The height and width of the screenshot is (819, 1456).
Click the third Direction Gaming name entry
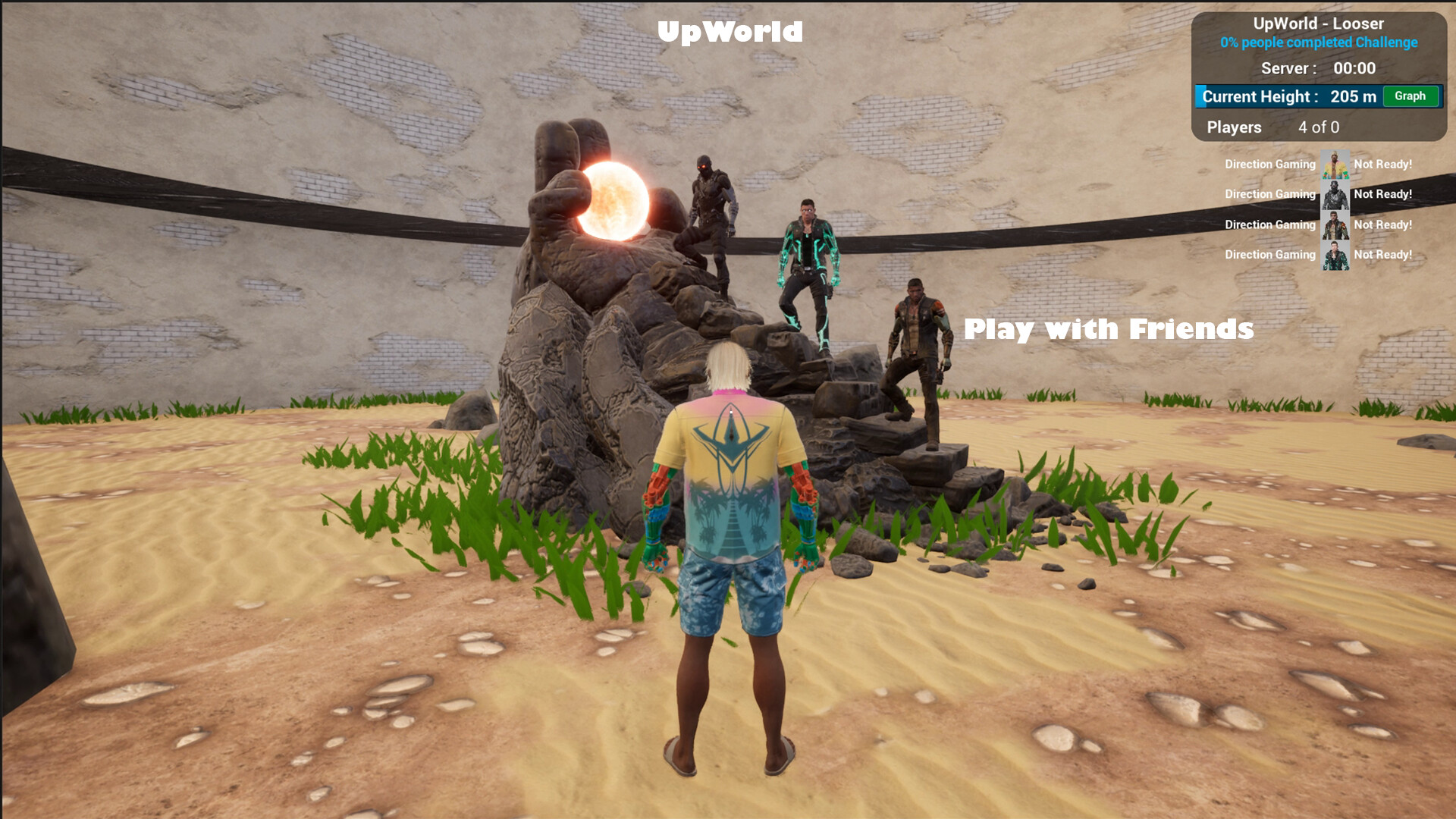click(1269, 224)
